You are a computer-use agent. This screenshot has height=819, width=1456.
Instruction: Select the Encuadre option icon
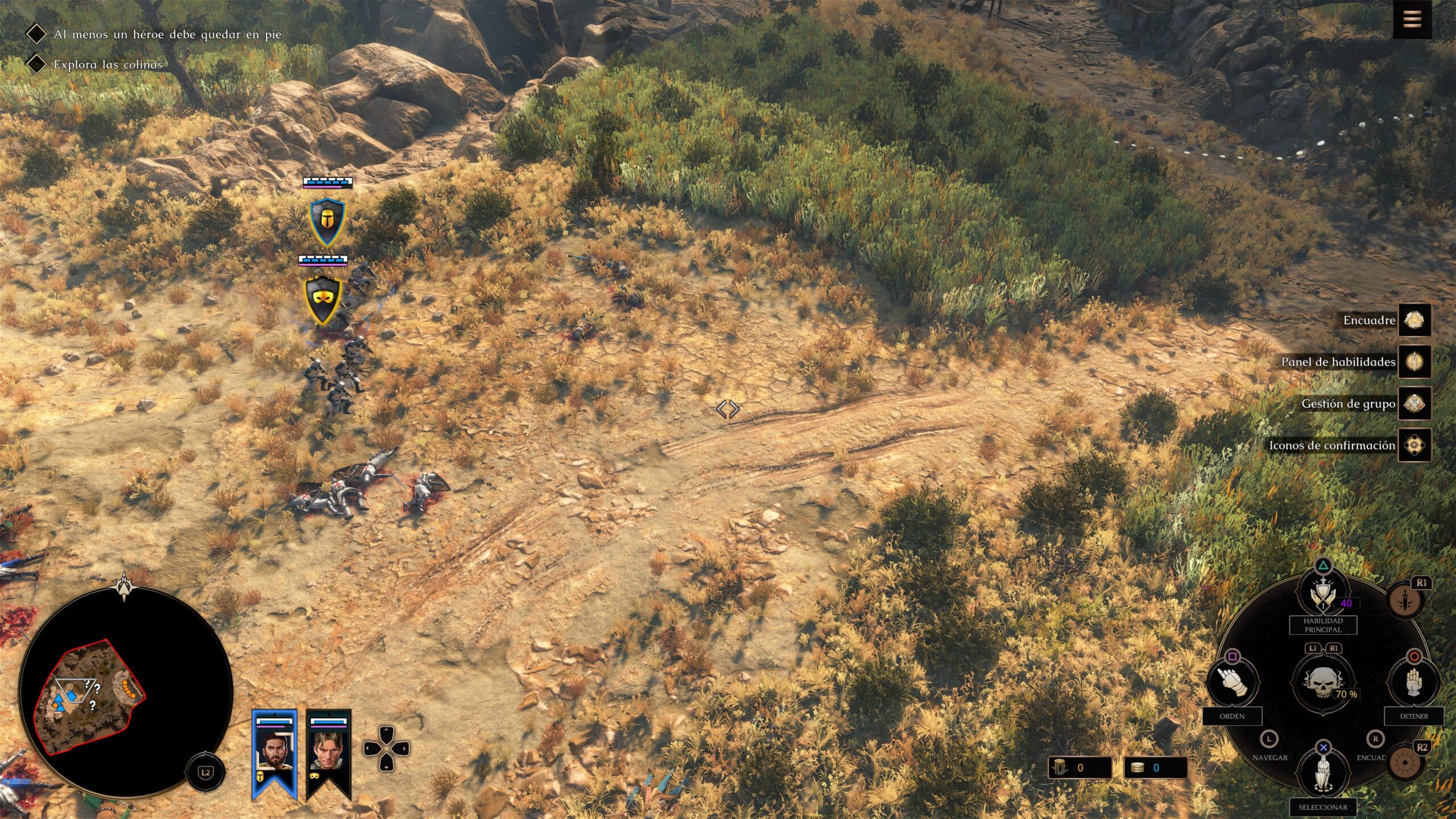pos(1414,320)
